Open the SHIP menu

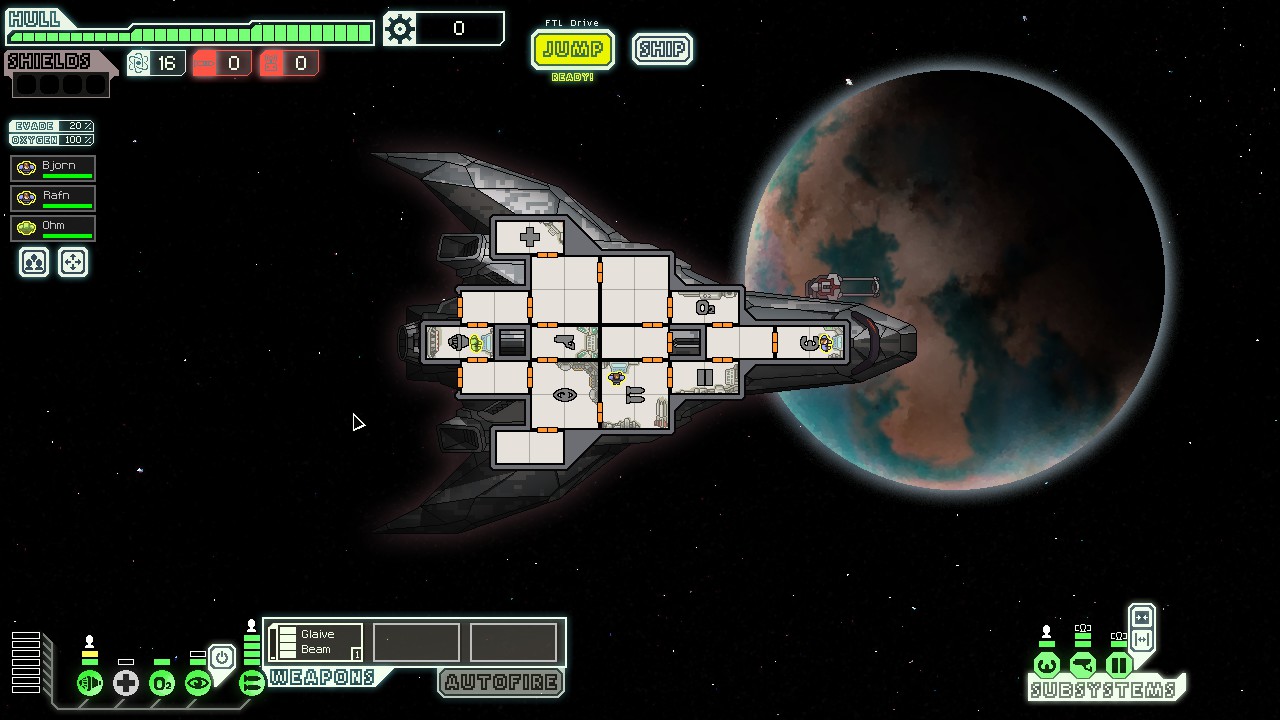(662, 49)
